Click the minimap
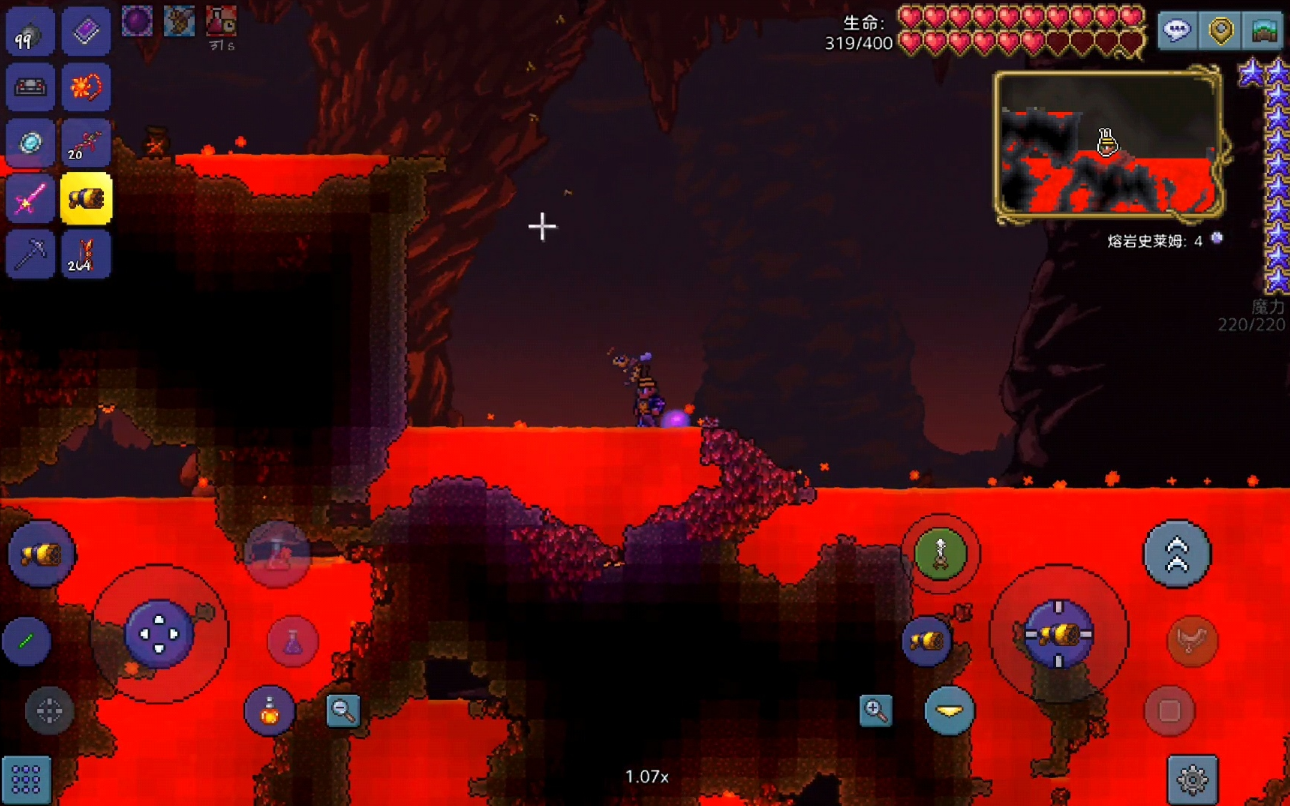Viewport: 1290px width, 806px height. (x=1108, y=146)
